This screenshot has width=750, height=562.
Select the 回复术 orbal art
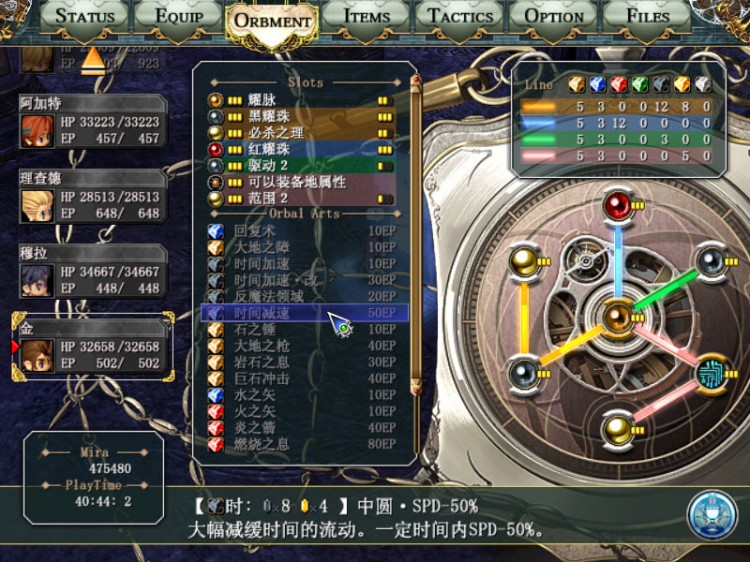click(x=300, y=231)
